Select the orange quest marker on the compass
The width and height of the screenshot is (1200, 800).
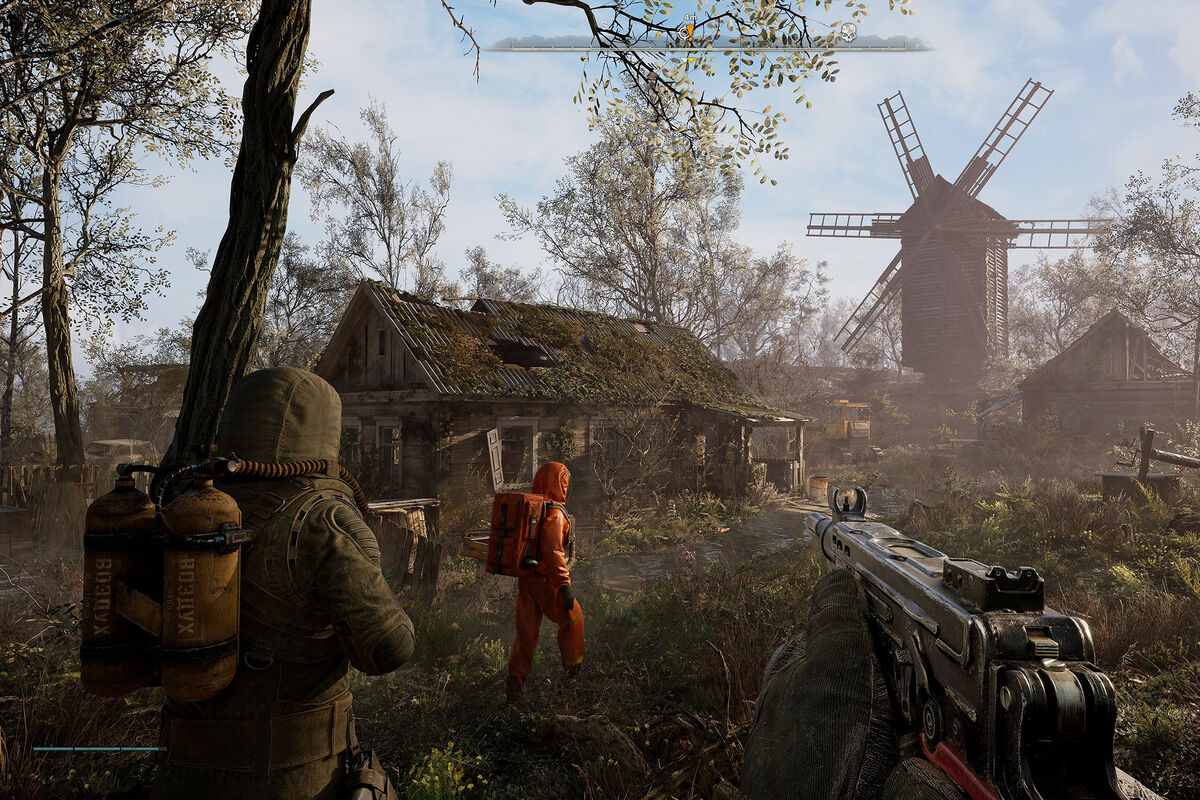(x=688, y=33)
